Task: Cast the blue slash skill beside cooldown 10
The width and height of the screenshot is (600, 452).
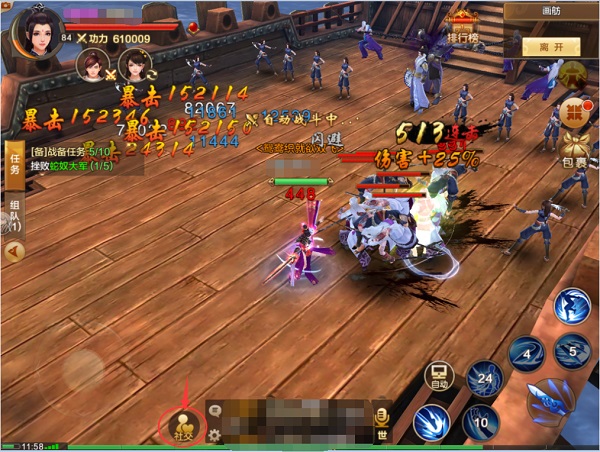Action: (x=432, y=422)
